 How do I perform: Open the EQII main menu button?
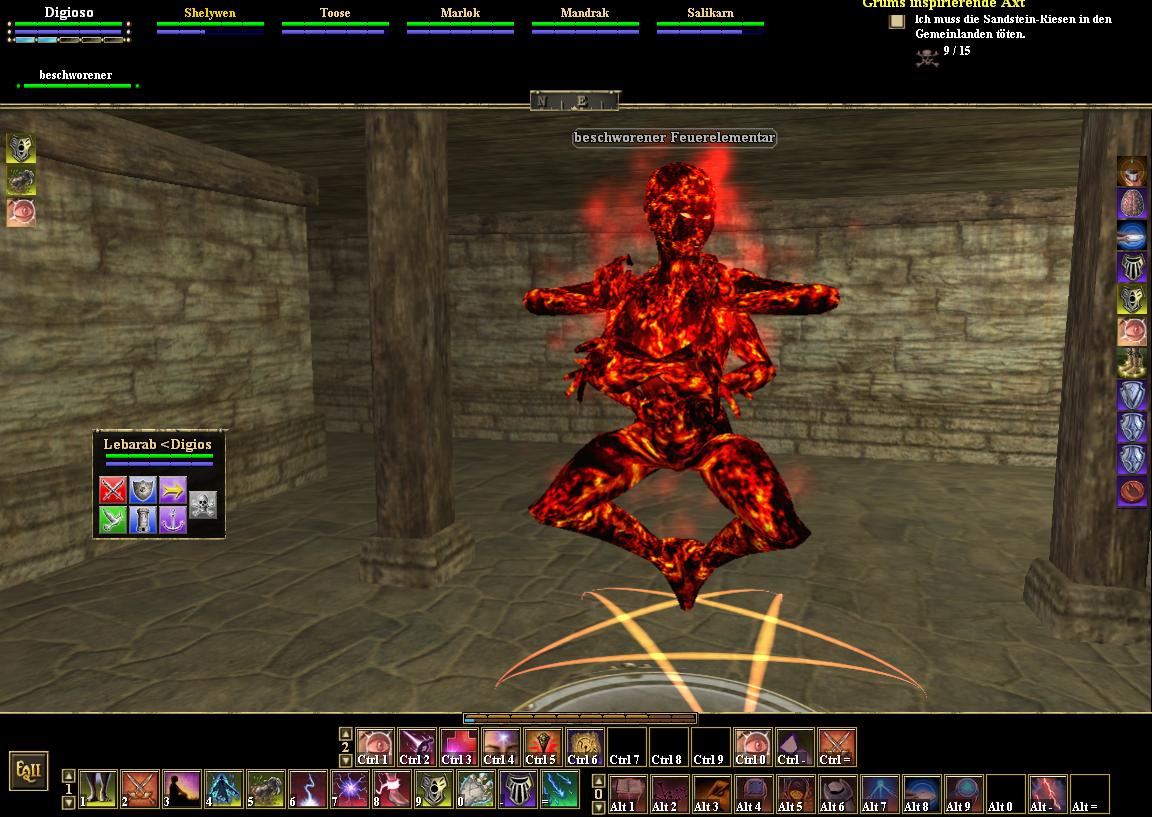pos(28,770)
